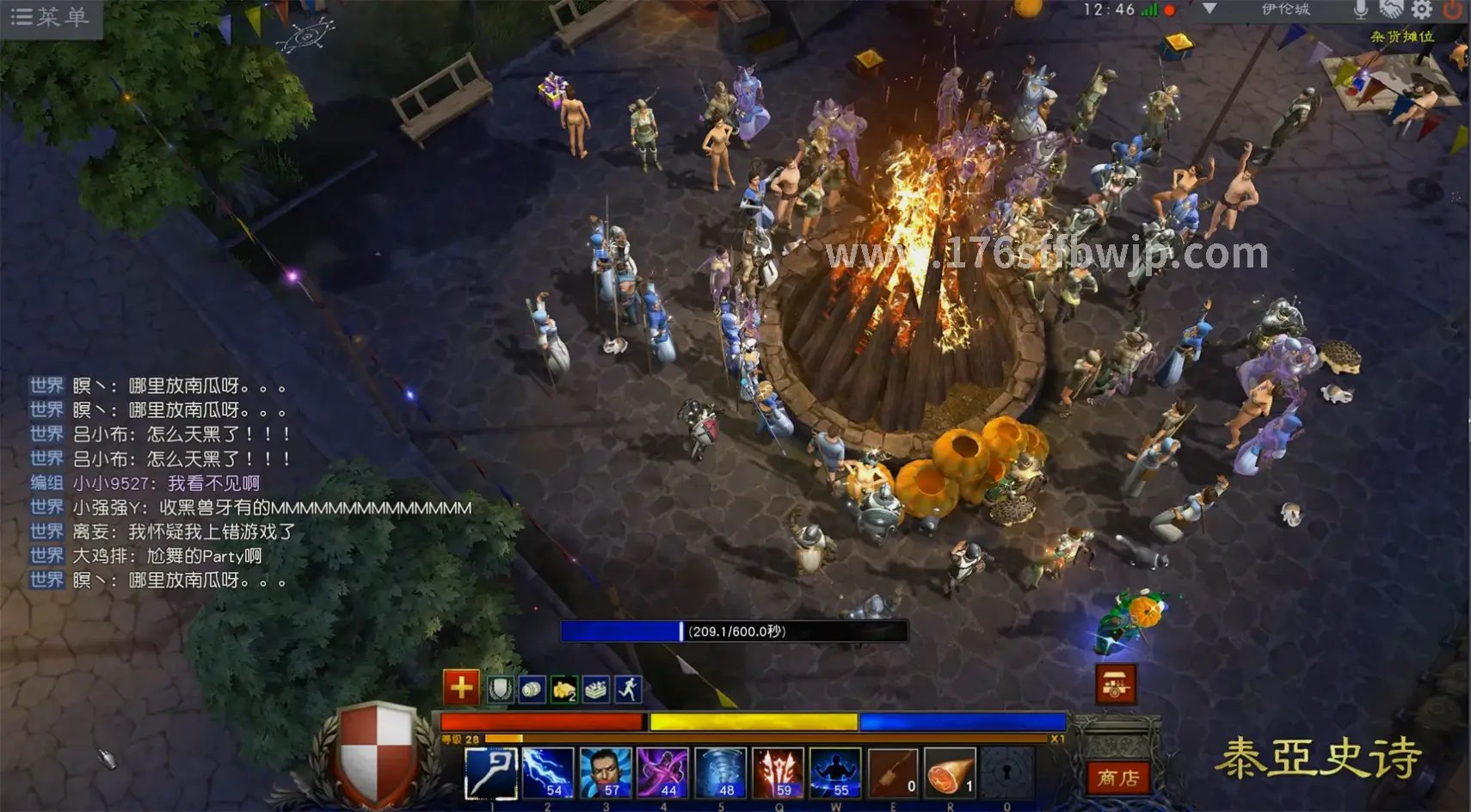Activate the lightning bolt ability
Screen dimensions: 1471x812
[x=548, y=772]
